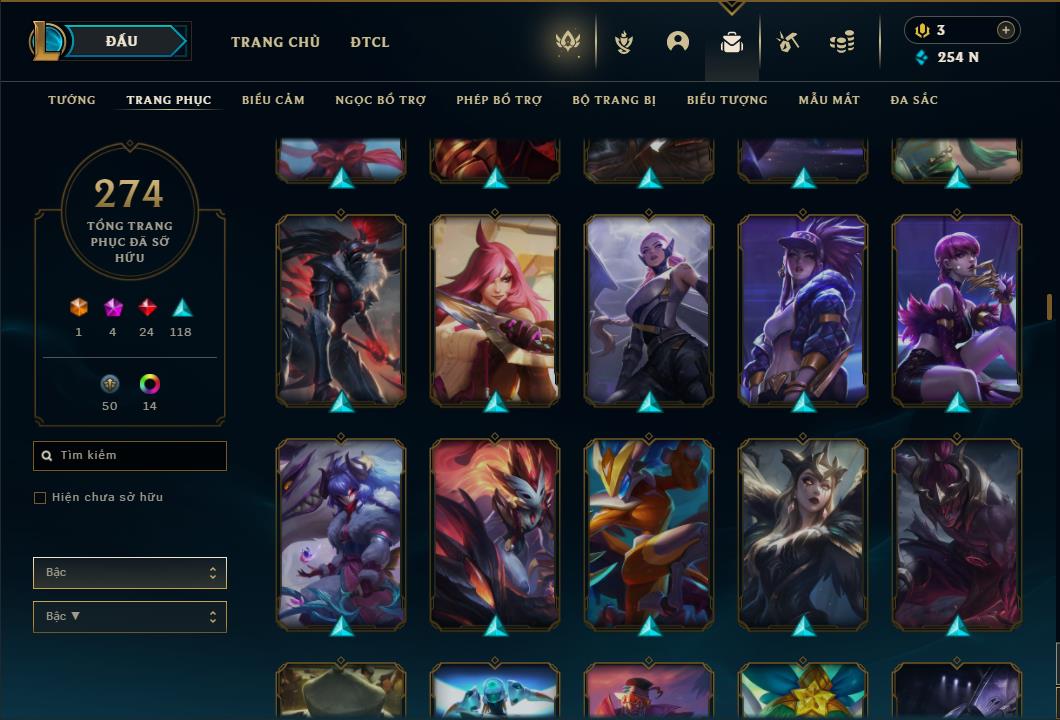
Task: Switch to BỘ TRANG BỊ tab
Action: pos(614,100)
